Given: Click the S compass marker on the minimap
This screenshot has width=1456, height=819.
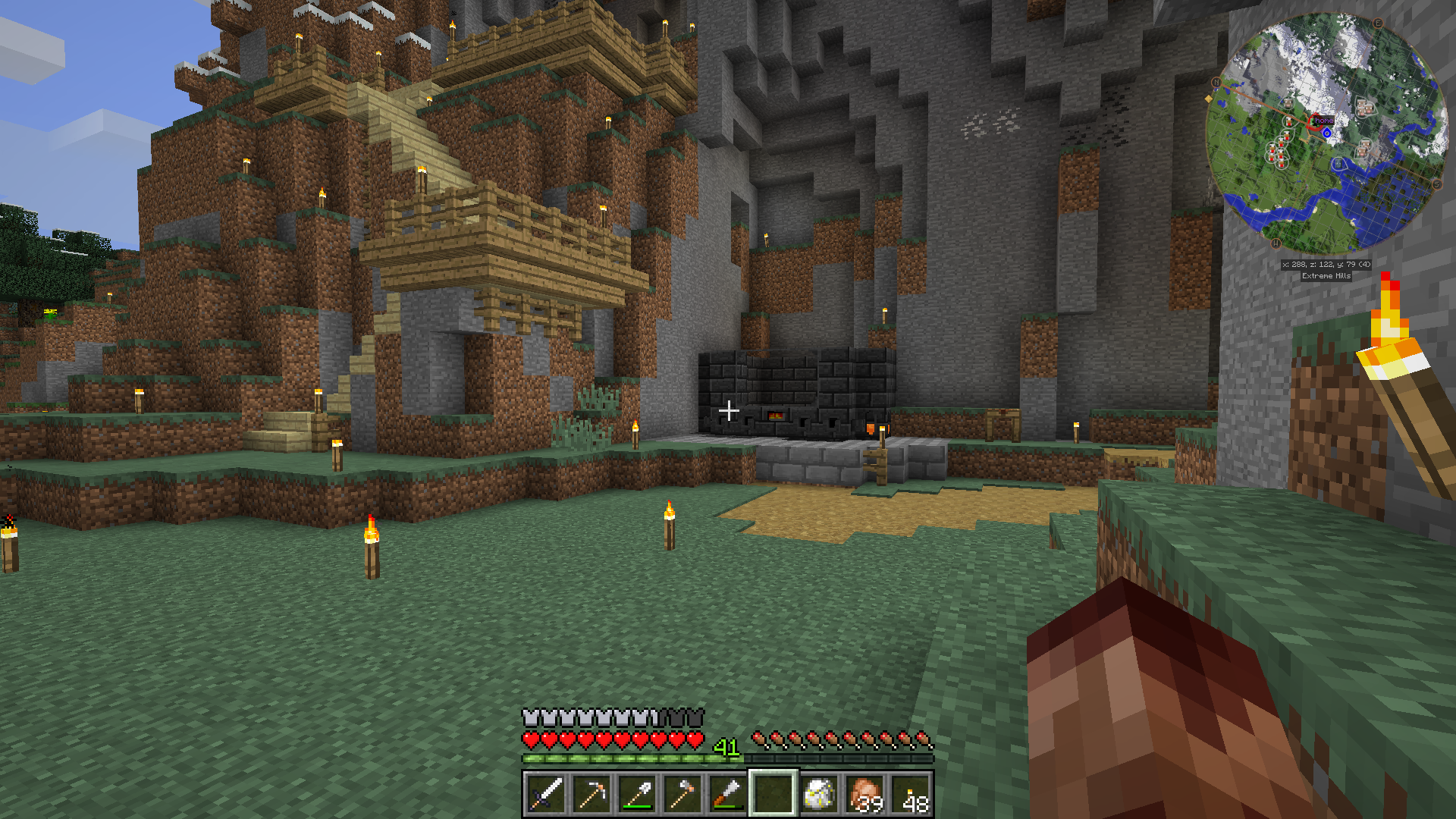Looking at the screenshot, I should tap(1436, 184).
